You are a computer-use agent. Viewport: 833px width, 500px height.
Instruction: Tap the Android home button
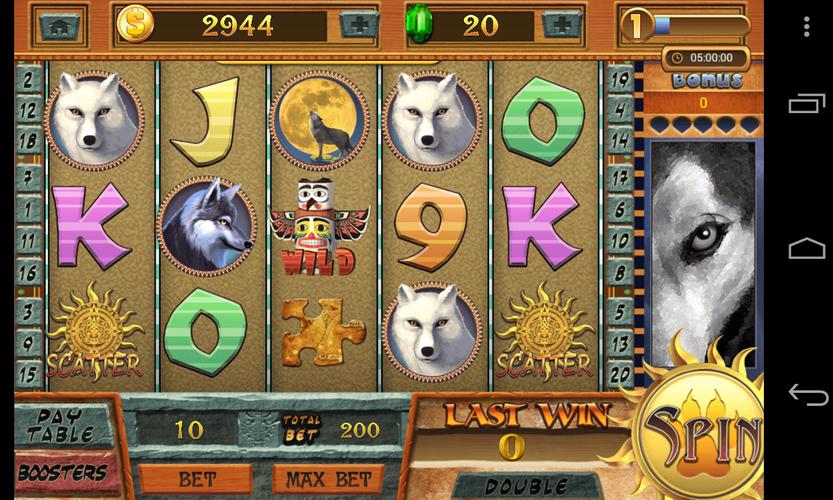coord(807,248)
